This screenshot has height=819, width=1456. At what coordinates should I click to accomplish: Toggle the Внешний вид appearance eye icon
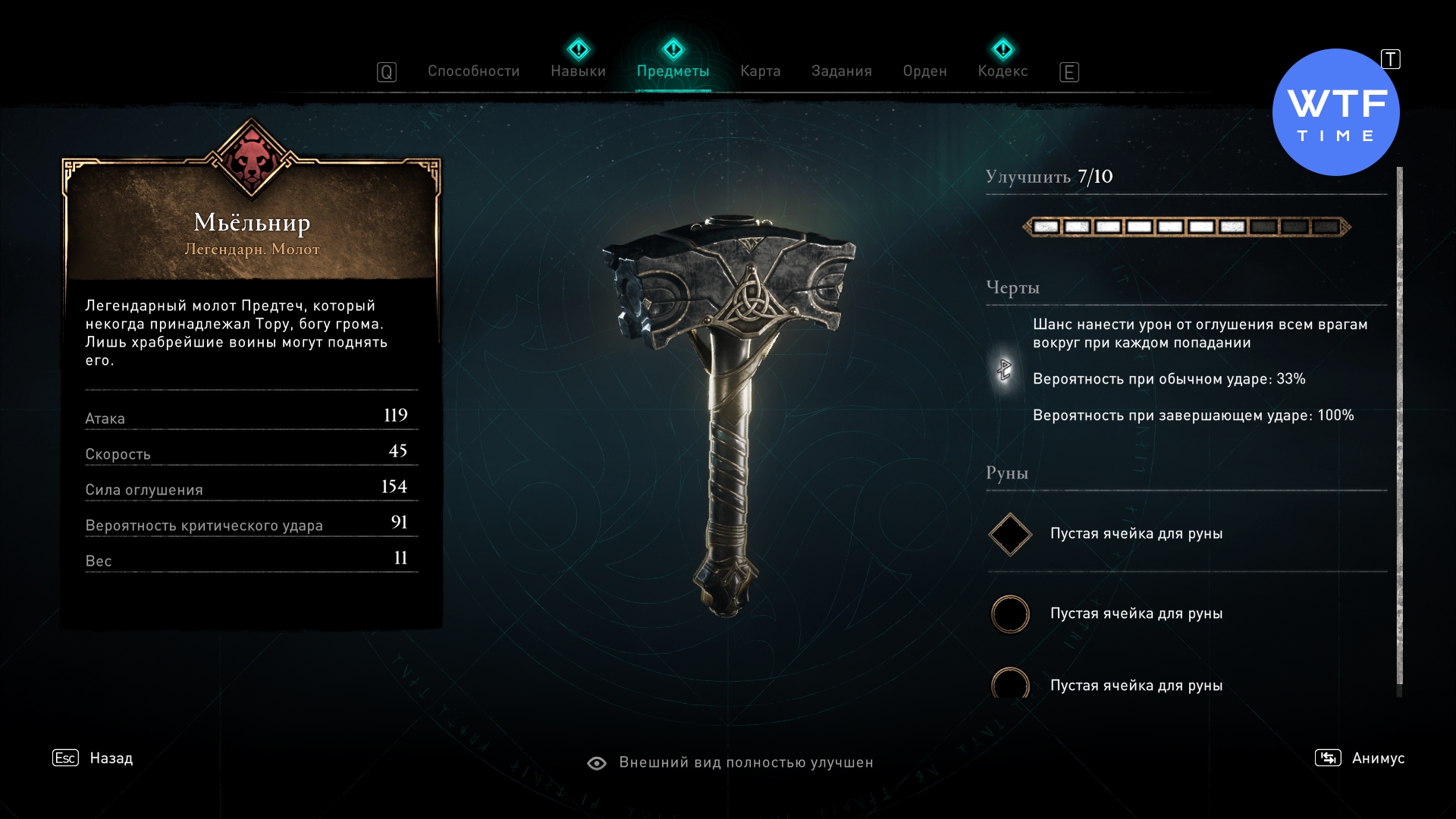pyautogui.click(x=597, y=763)
